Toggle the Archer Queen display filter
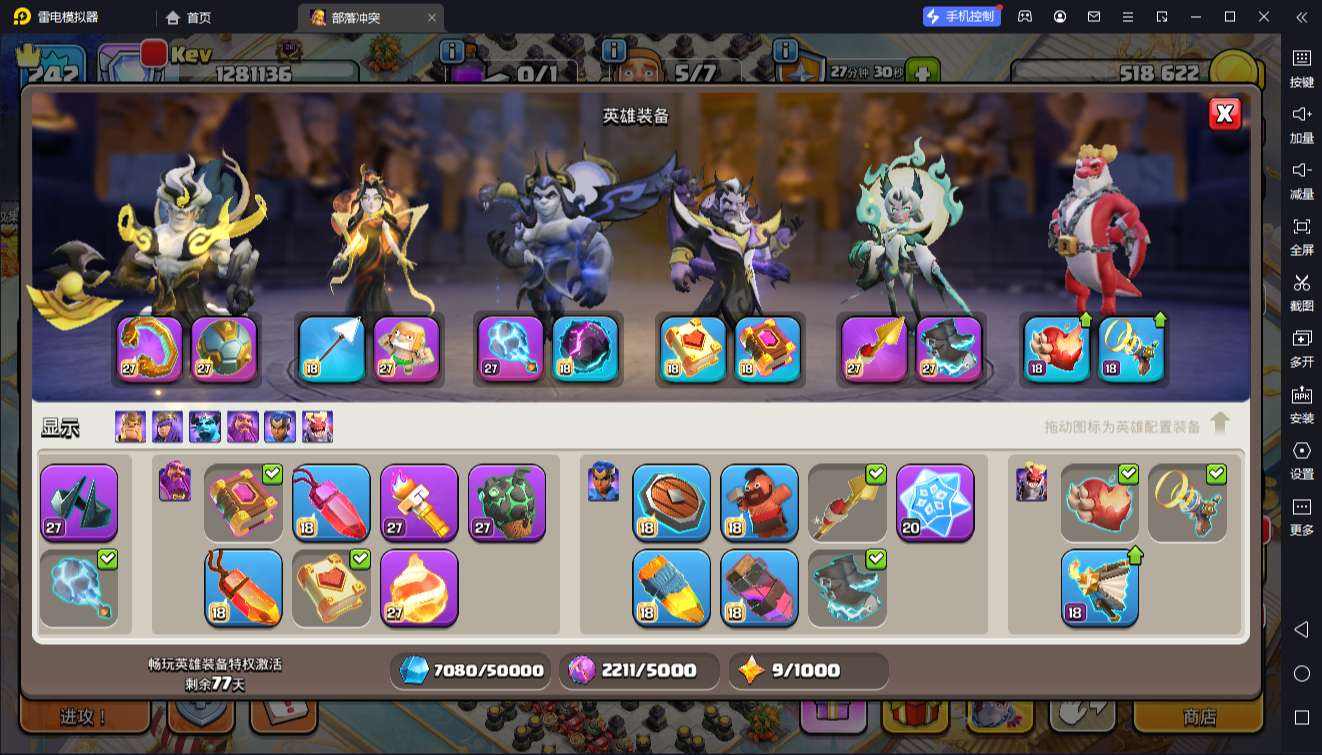This screenshot has height=755, width=1322. [x=167, y=427]
